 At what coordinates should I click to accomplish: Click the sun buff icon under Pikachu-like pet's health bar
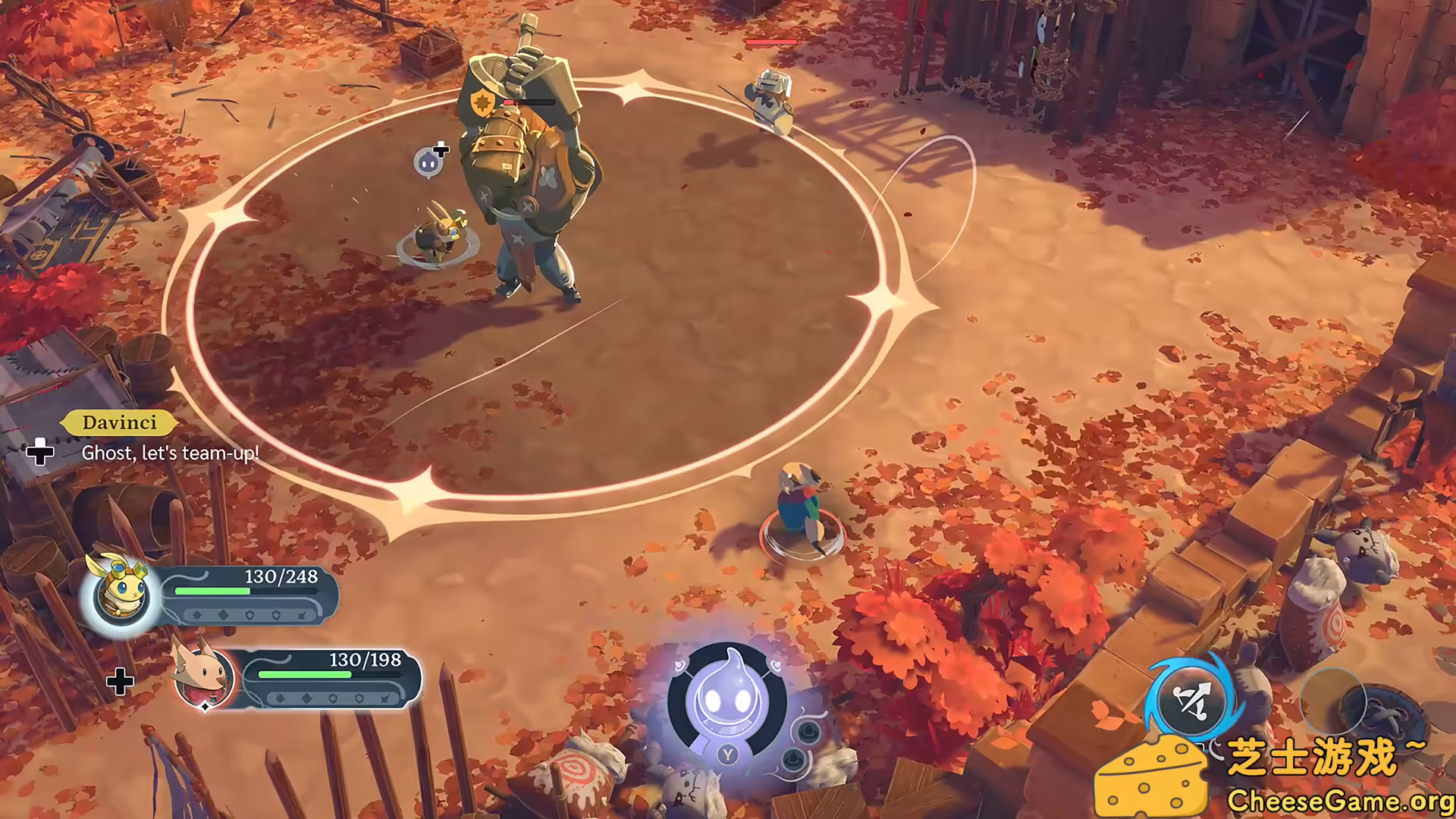196,614
